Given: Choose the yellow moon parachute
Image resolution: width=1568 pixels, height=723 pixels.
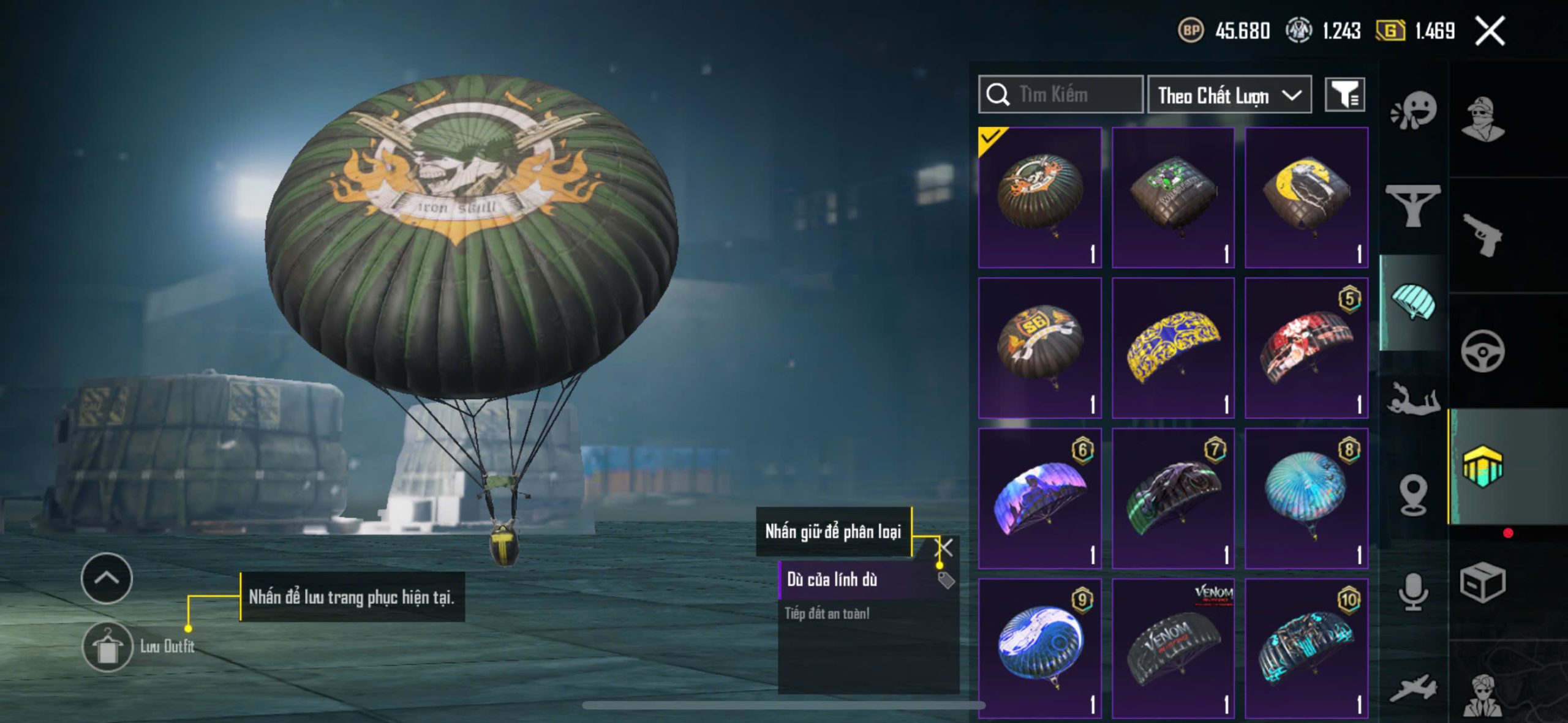Looking at the screenshot, I should [1306, 198].
